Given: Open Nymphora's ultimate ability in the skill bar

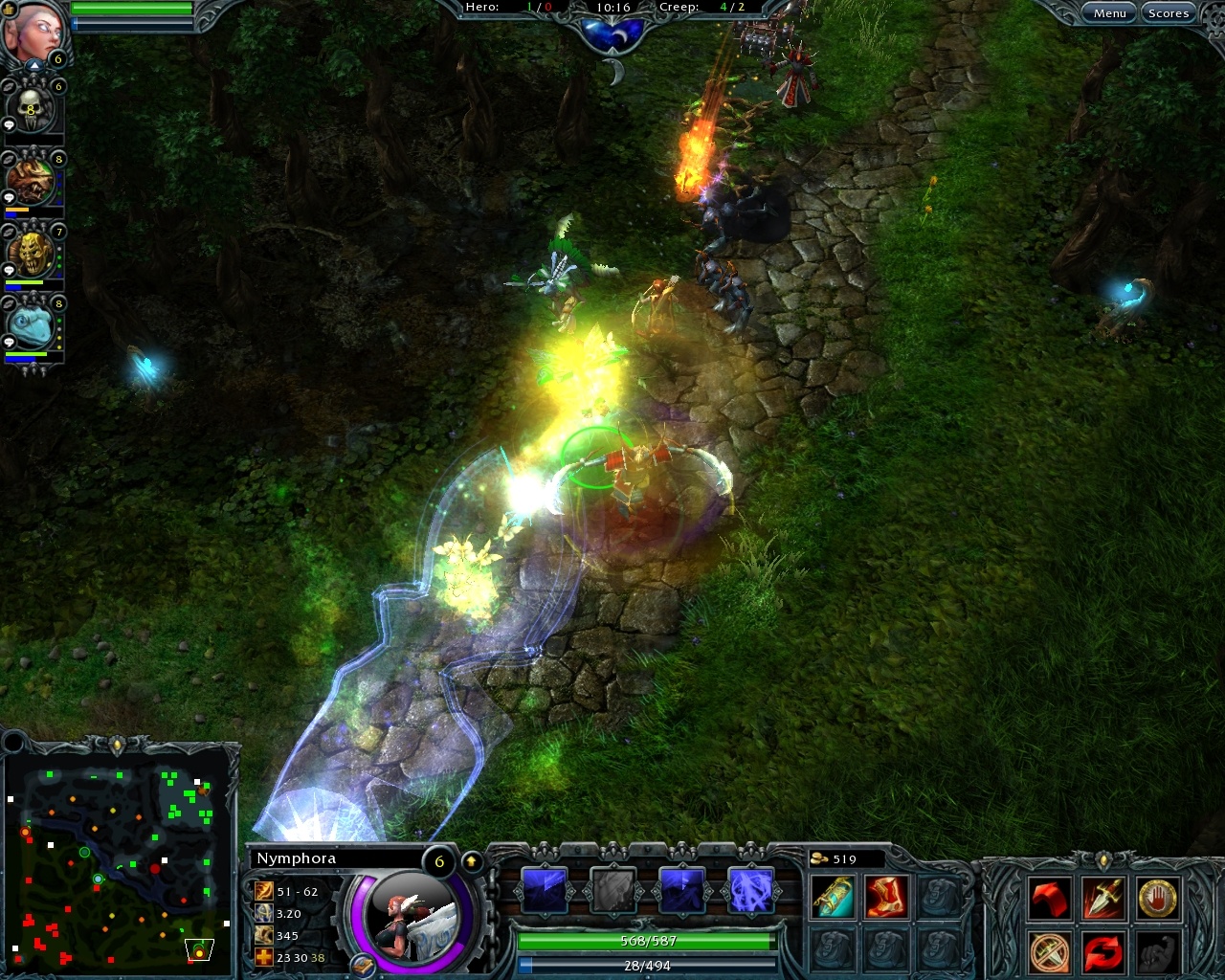Looking at the screenshot, I should 750,890.
